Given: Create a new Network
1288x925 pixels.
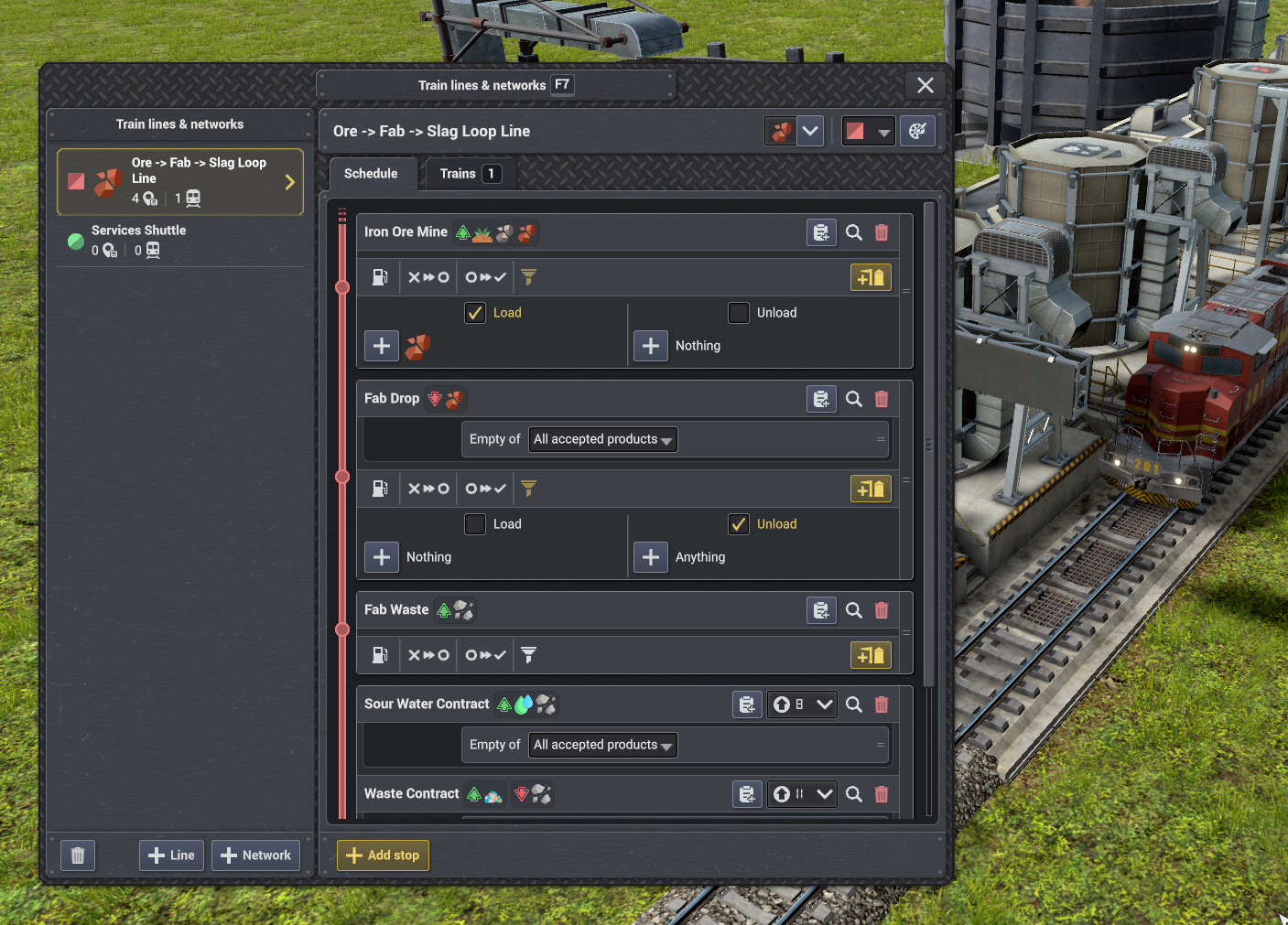Looking at the screenshot, I should (255, 855).
